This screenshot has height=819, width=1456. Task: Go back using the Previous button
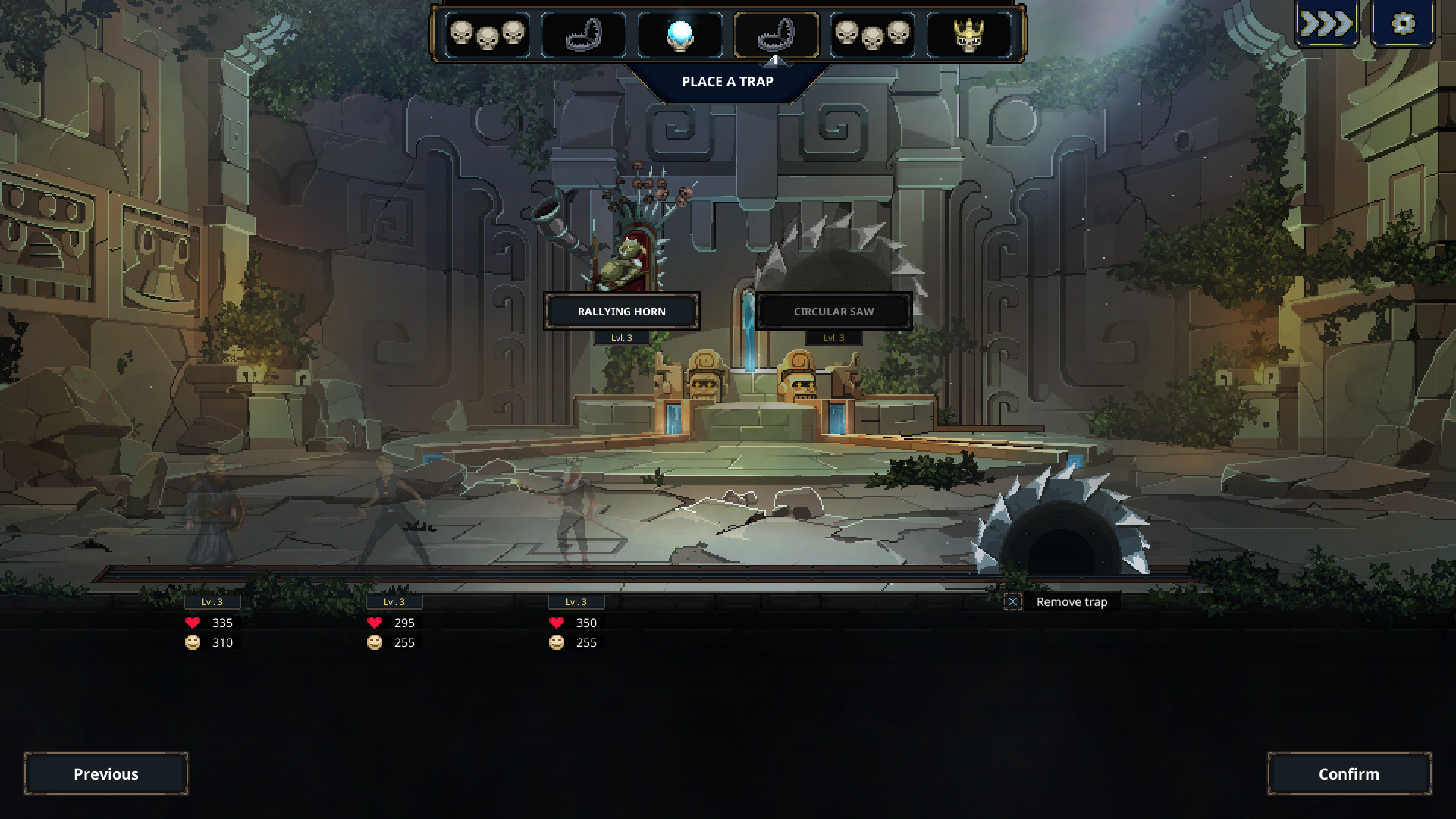pyautogui.click(x=106, y=774)
